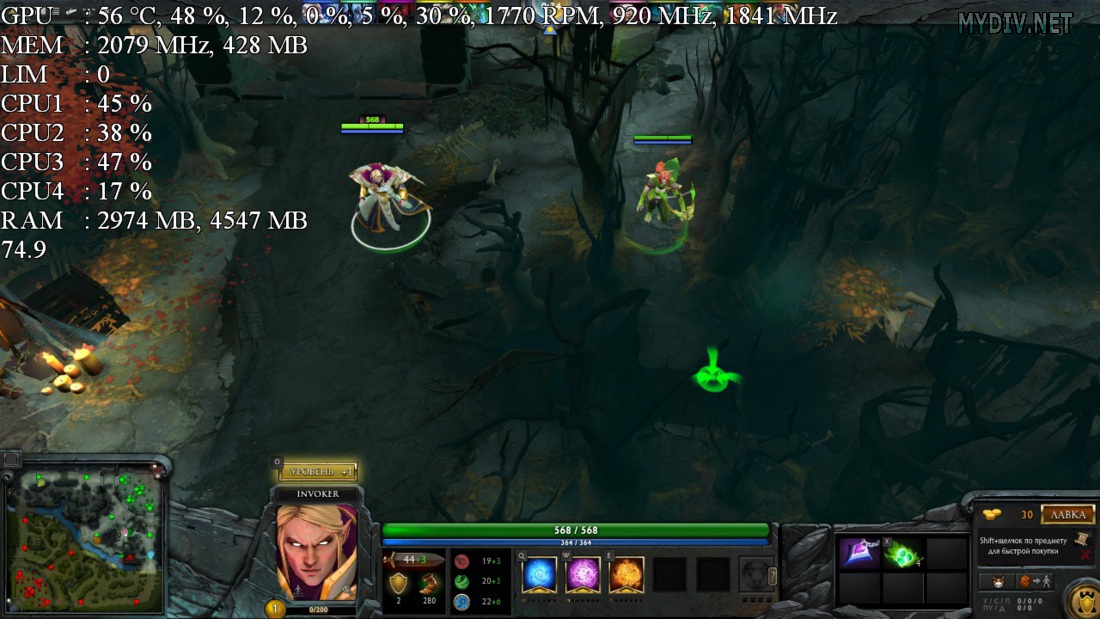The height and width of the screenshot is (619, 1100).
Task: Click the courier donkey button
Action: (998, 581)
